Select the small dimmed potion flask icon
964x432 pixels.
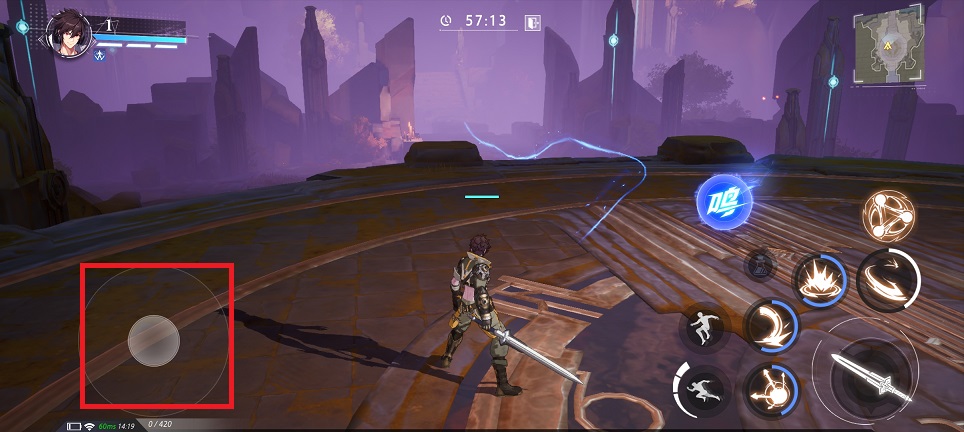tap(761, 266)
